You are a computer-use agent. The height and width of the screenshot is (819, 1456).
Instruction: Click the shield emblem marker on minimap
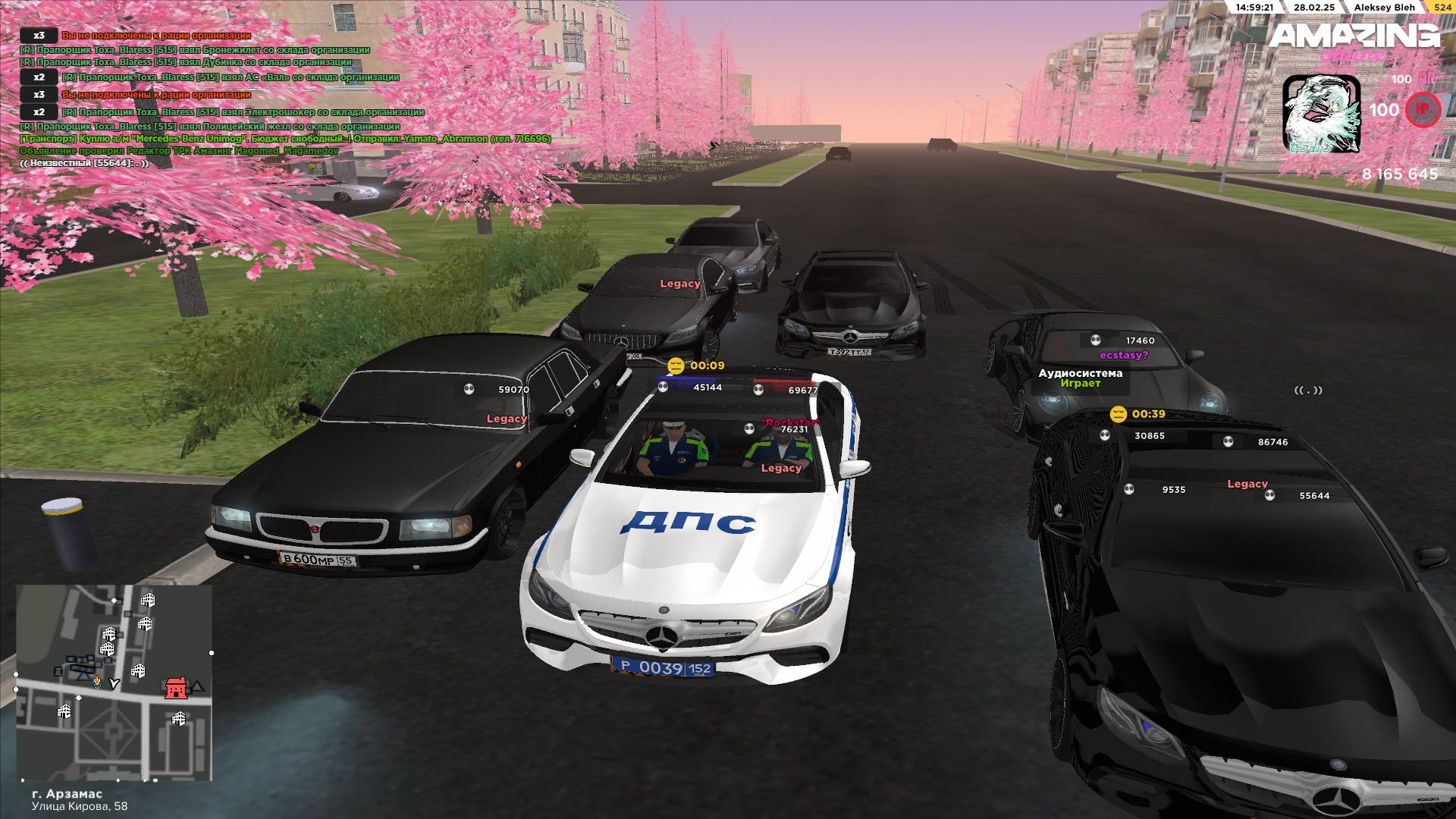(97, 682)
